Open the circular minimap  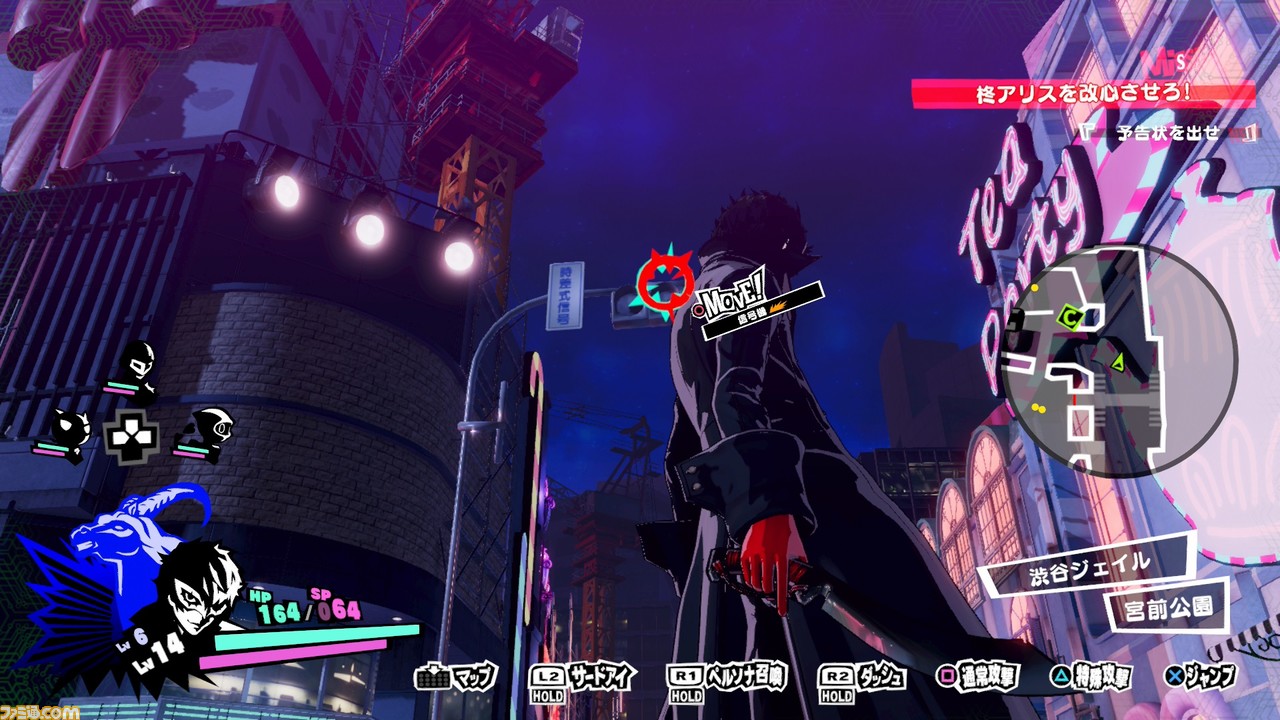1119,360
